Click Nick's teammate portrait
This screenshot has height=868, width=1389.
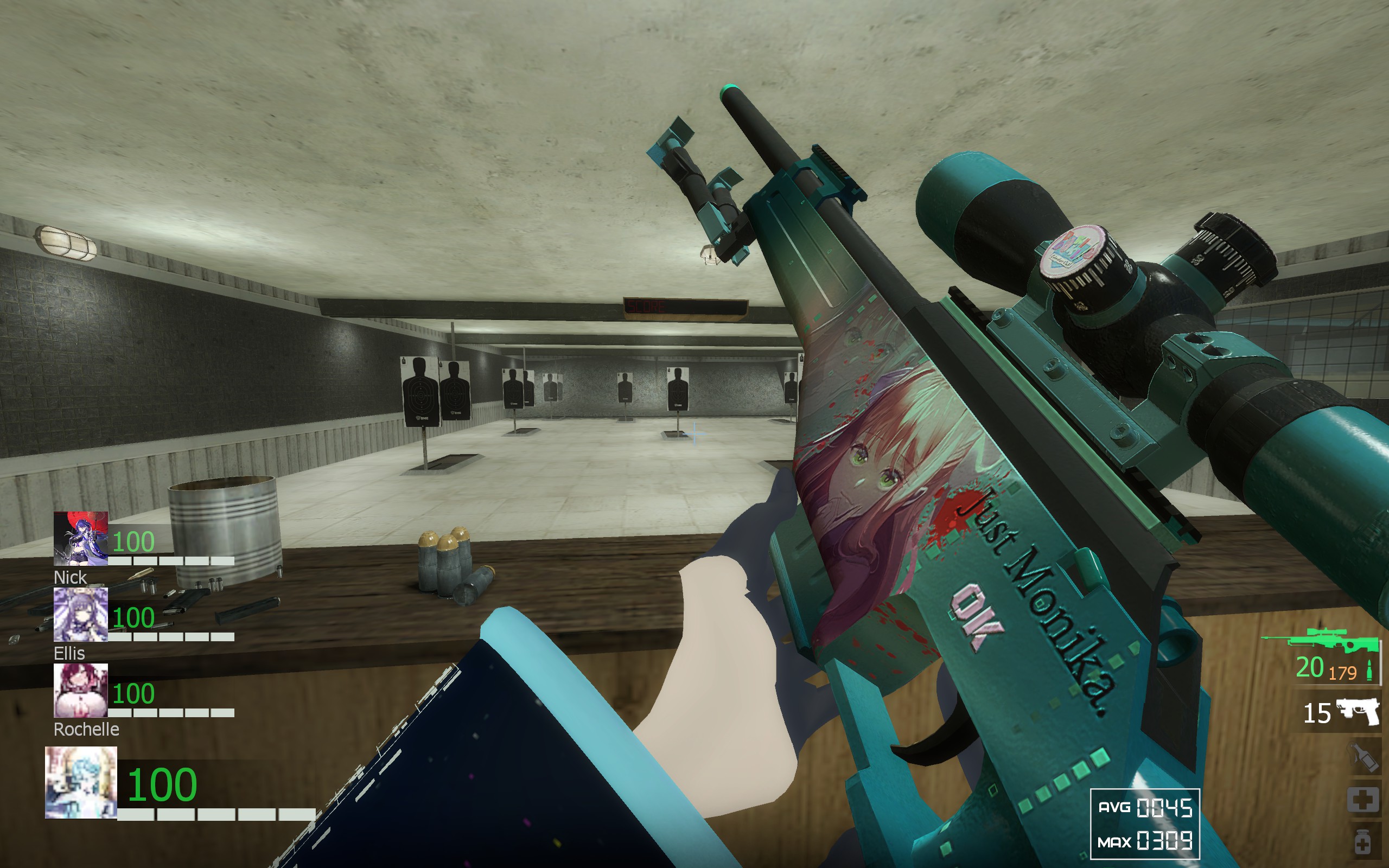click(80, 538)
